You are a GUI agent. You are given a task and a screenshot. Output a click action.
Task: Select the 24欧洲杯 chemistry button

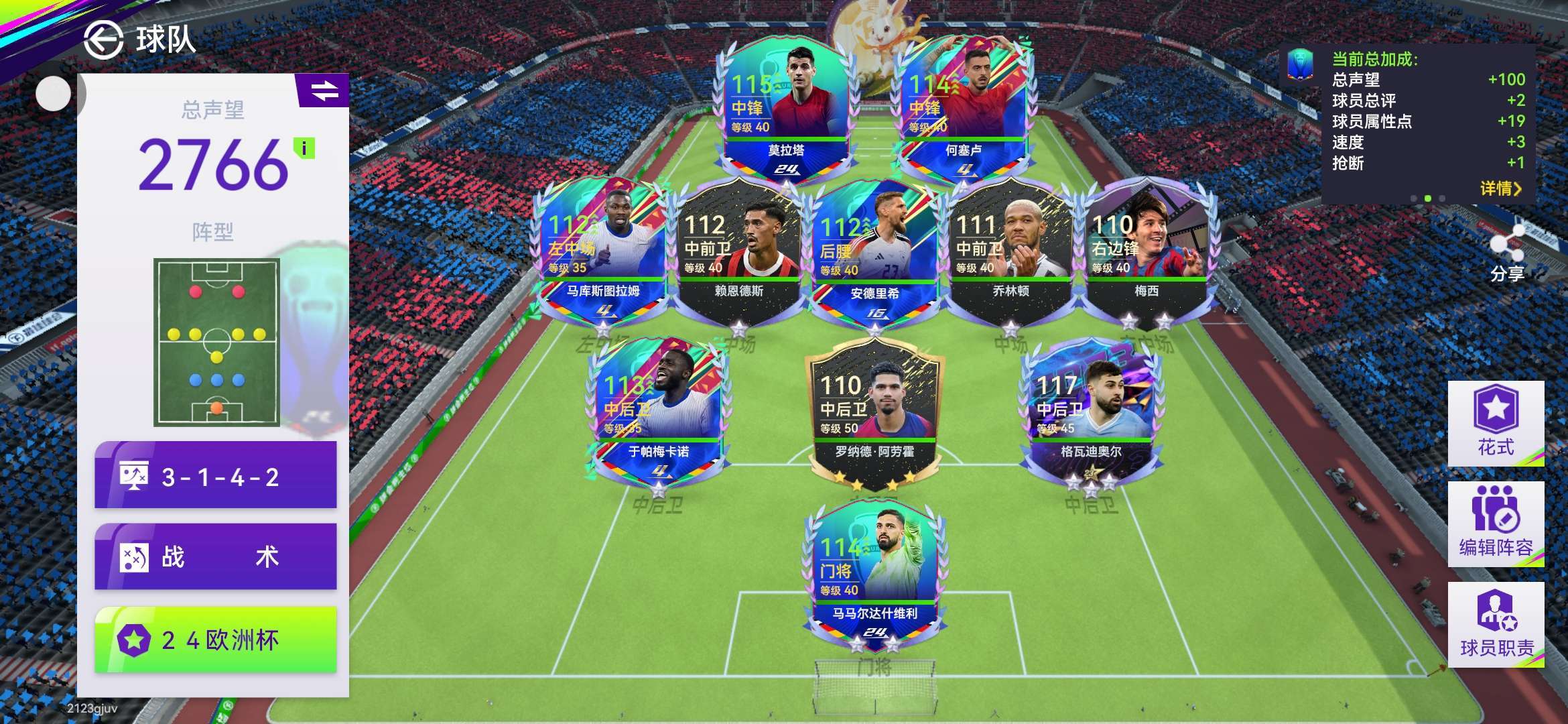coord(215,640)
